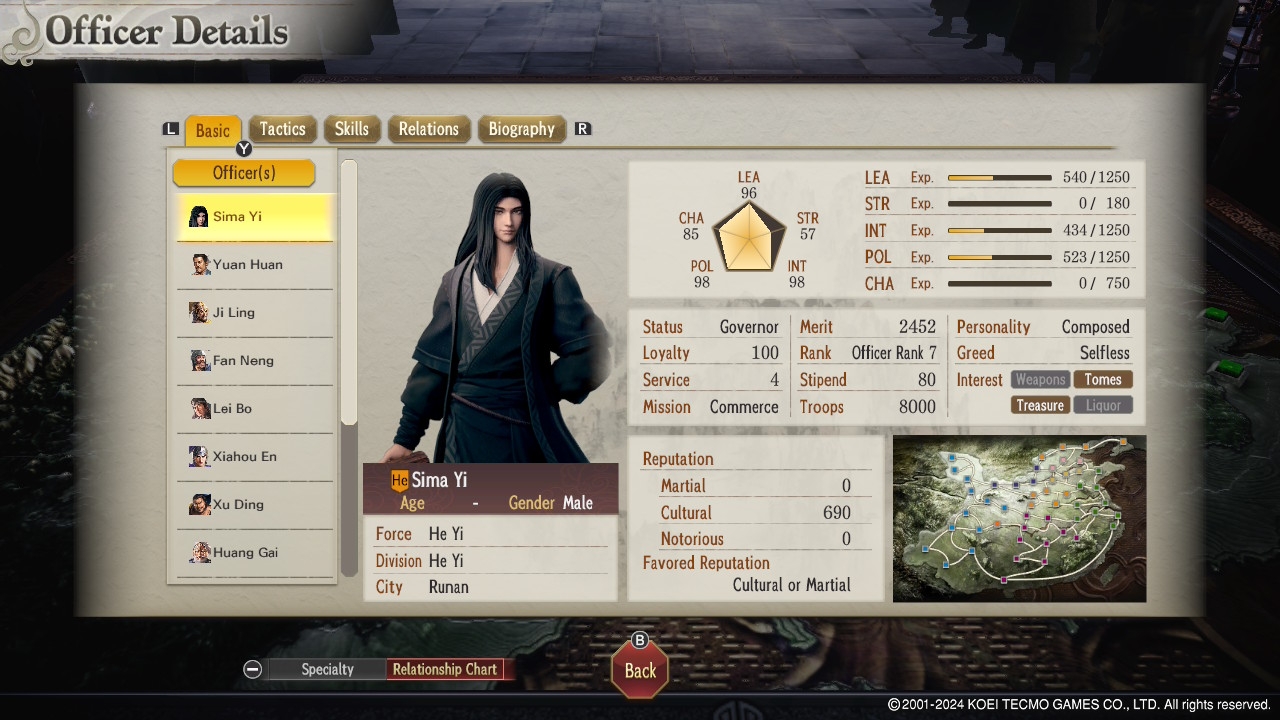The image size is (1280, 720).
Task: Click the Officer(s) list header button
Action: (x=244, y=173)
